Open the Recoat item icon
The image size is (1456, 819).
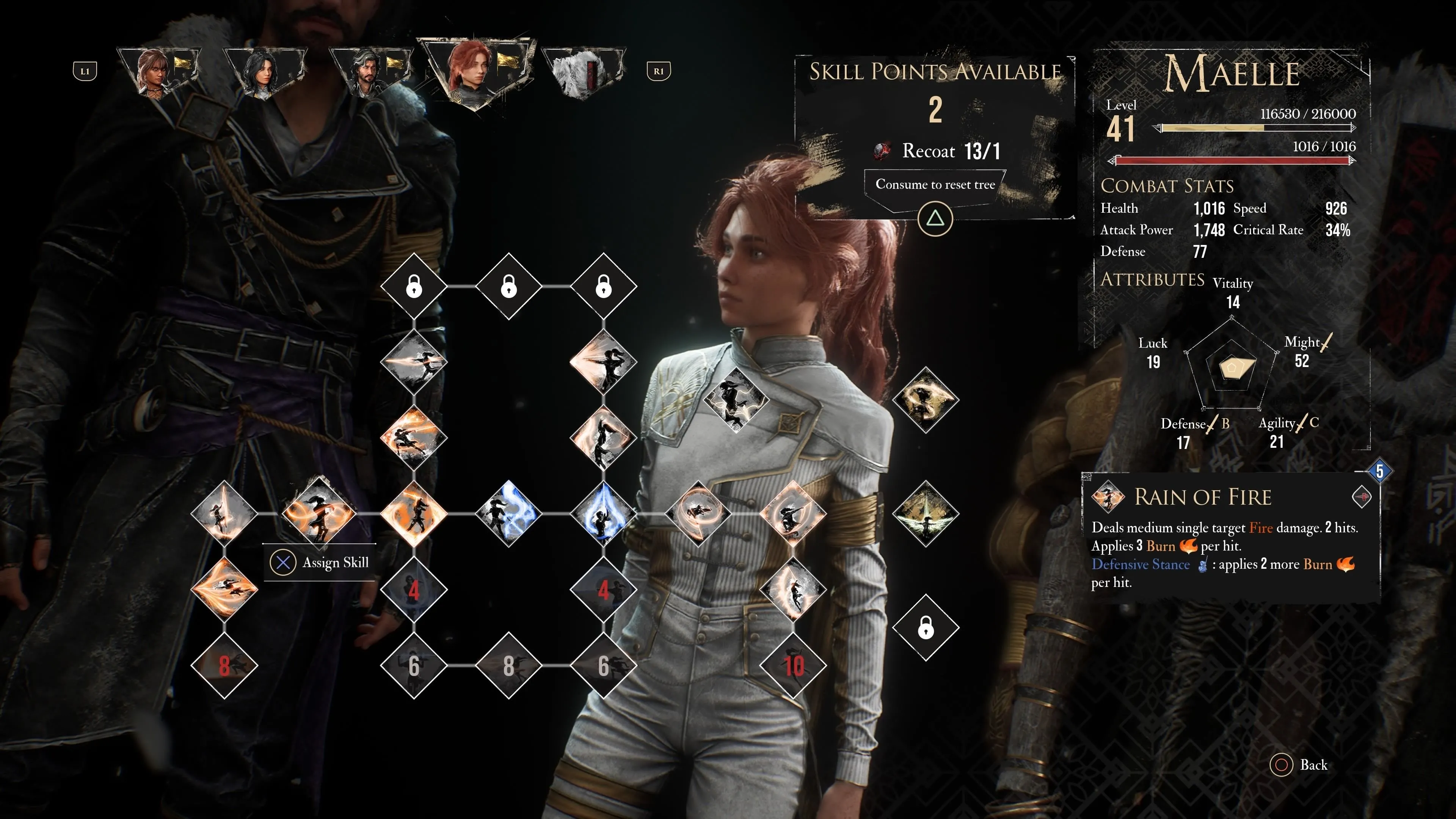pyautogui.click(x=882, y=151)
